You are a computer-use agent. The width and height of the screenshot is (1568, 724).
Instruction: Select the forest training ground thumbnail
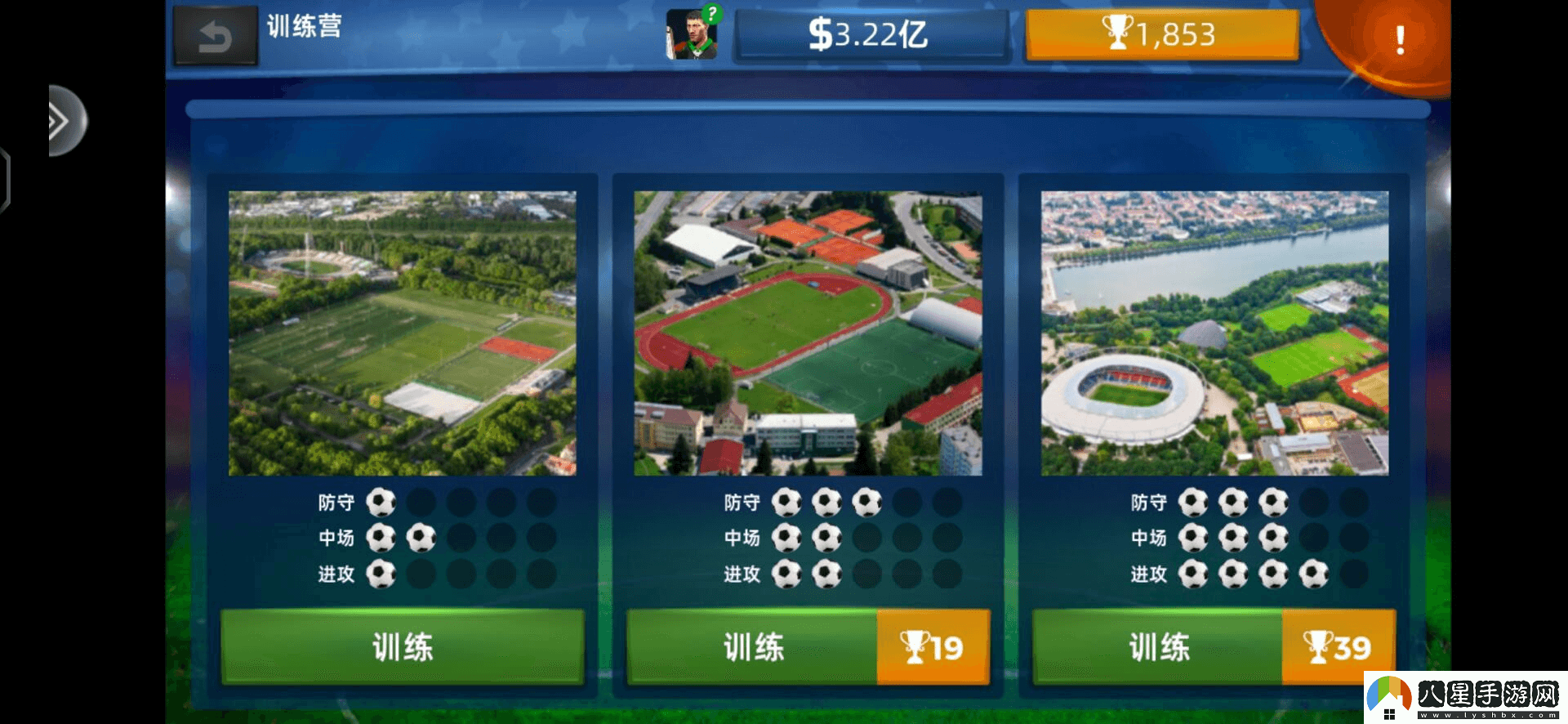(x=403, y=333)
